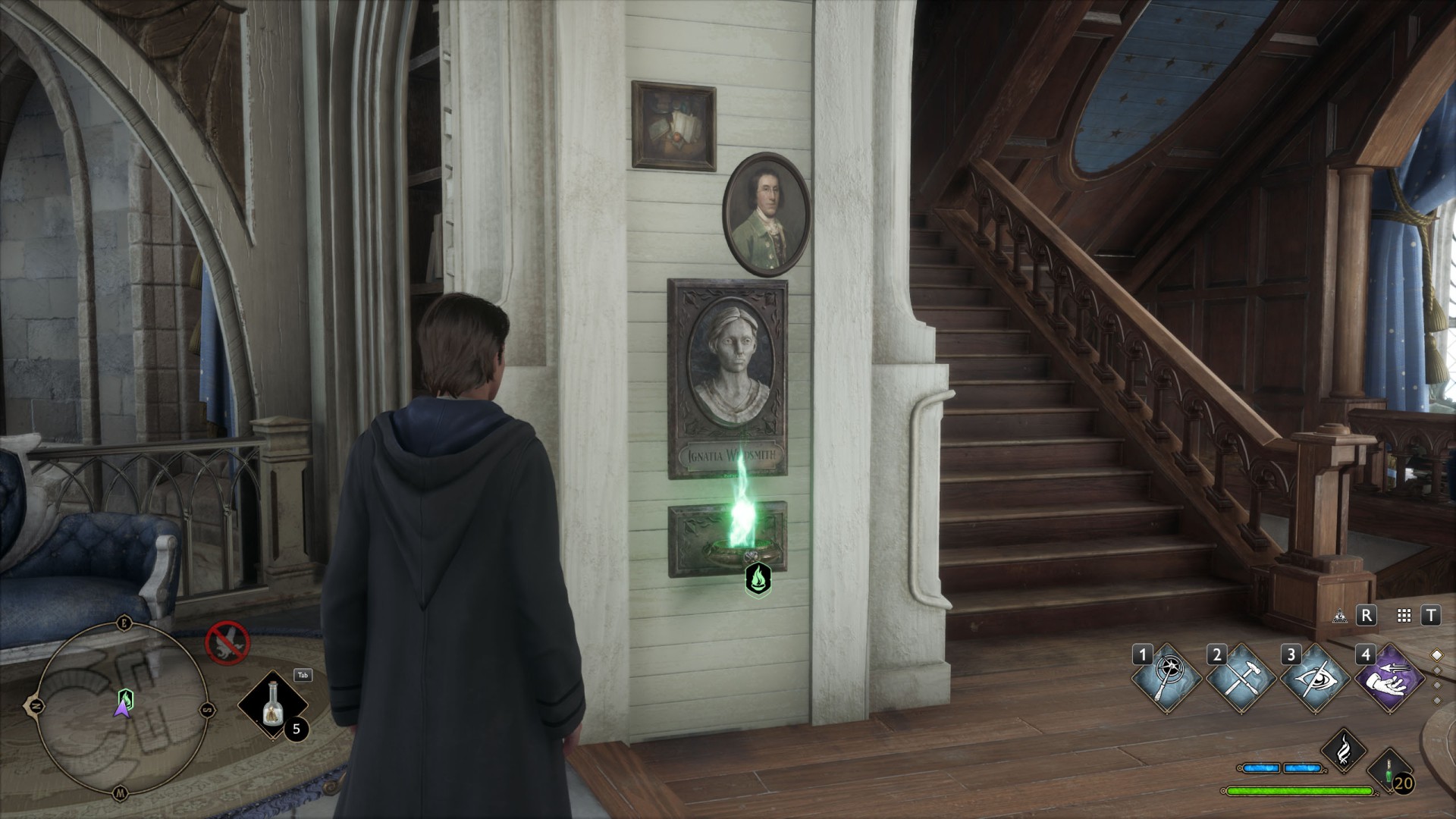Open the spell set switcher grid icon

[1404, 617]
